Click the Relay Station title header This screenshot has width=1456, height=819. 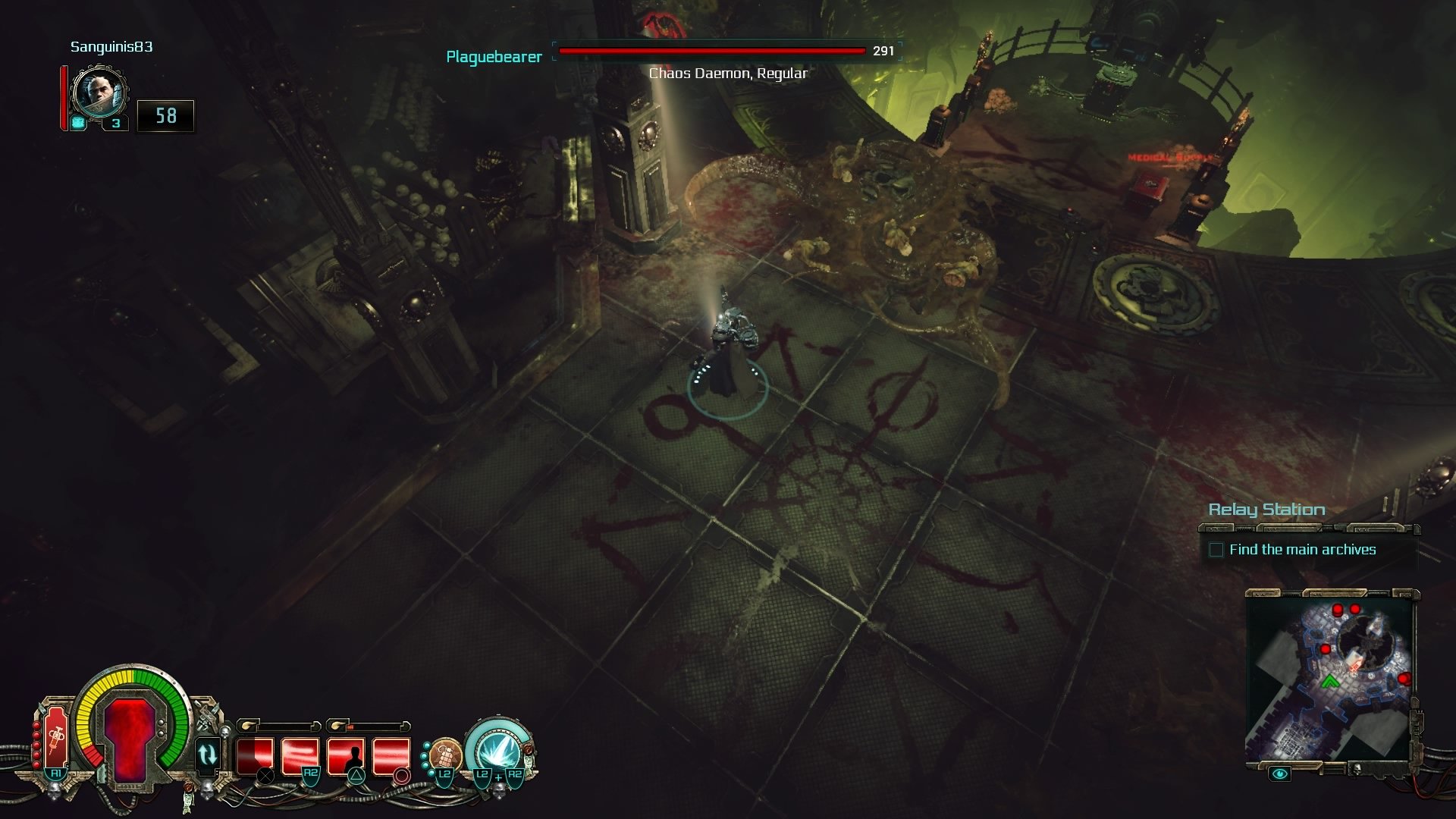(1267, 510)
